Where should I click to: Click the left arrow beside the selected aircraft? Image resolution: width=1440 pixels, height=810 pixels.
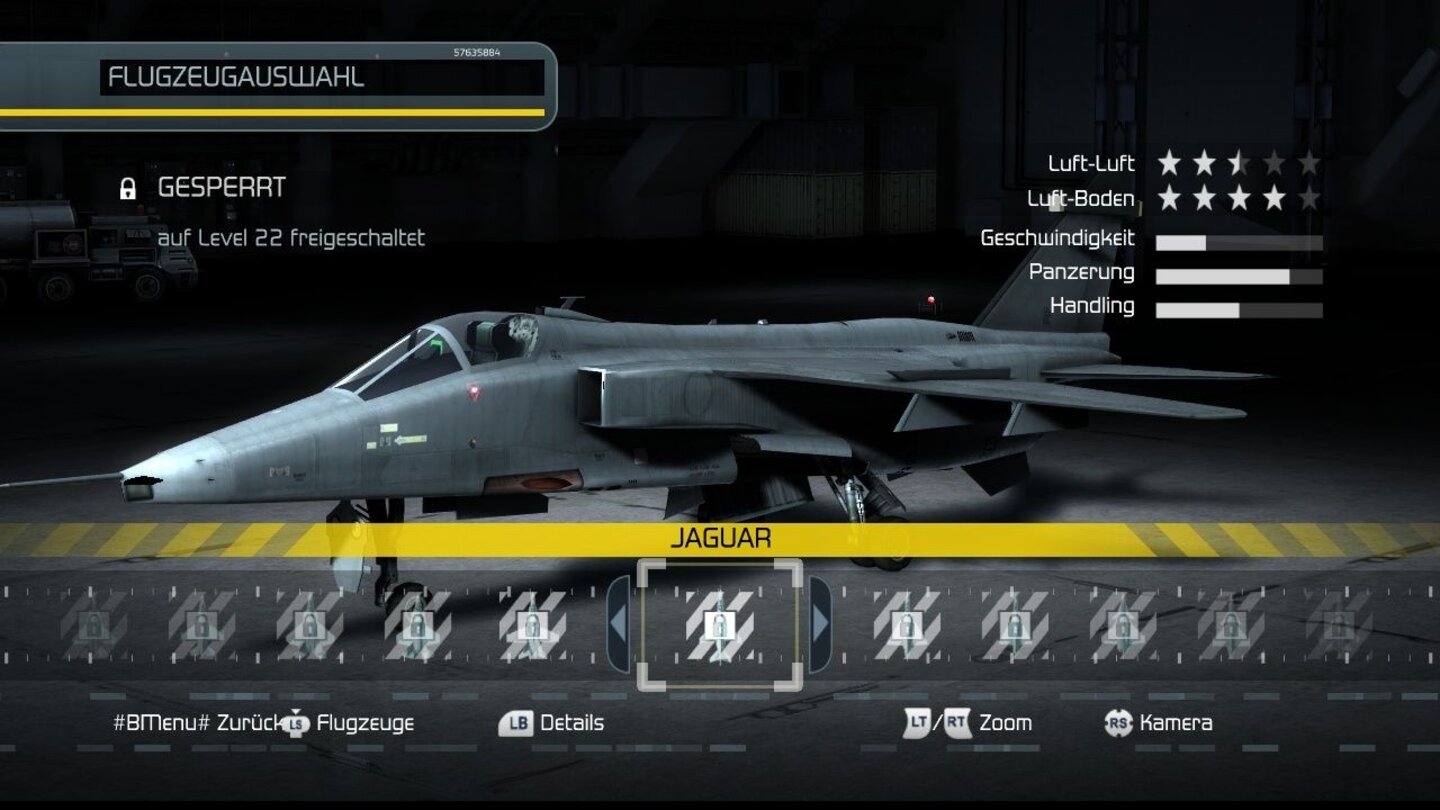620,625
